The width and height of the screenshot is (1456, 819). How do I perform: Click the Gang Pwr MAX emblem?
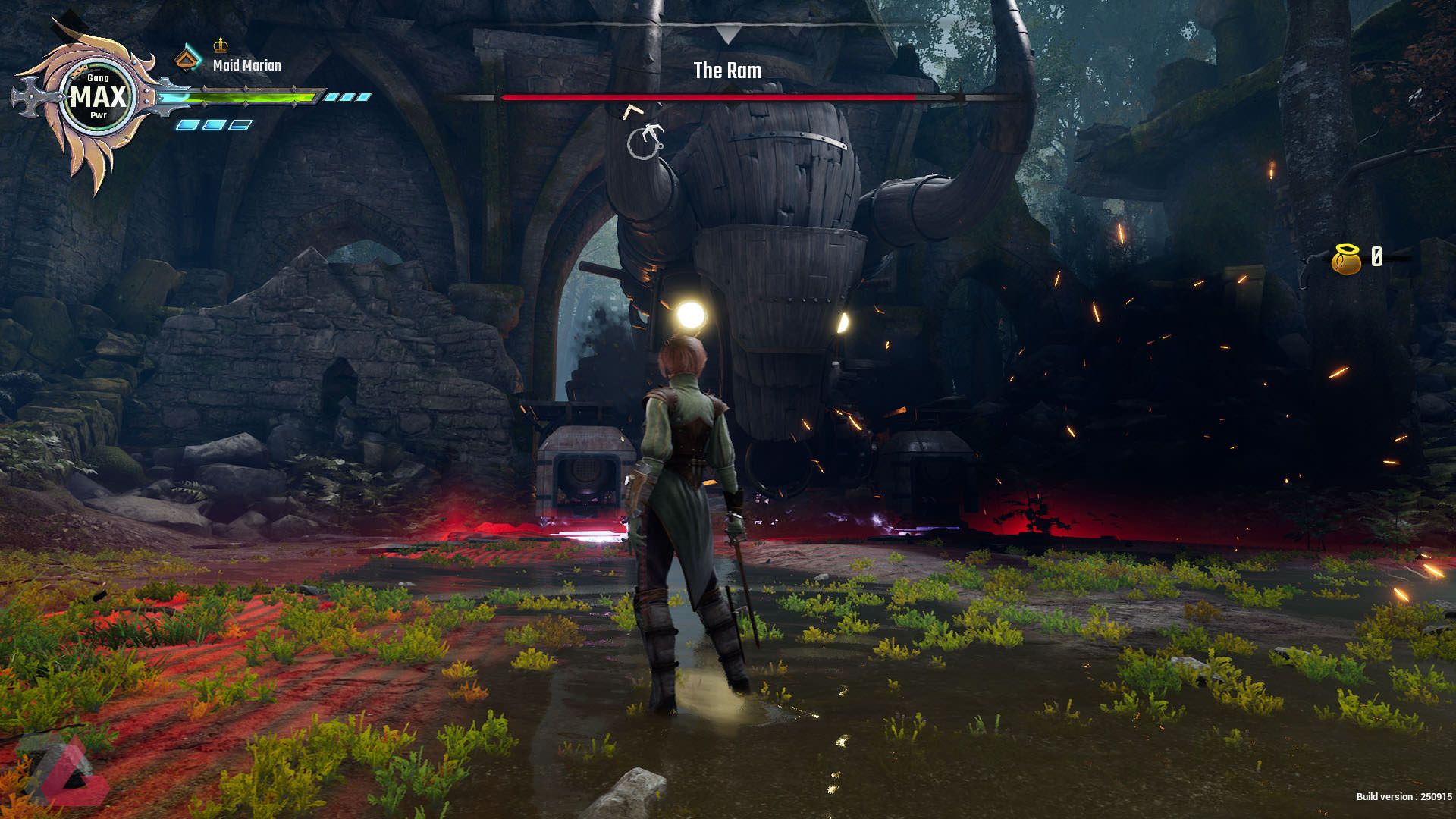coord(98,98)
